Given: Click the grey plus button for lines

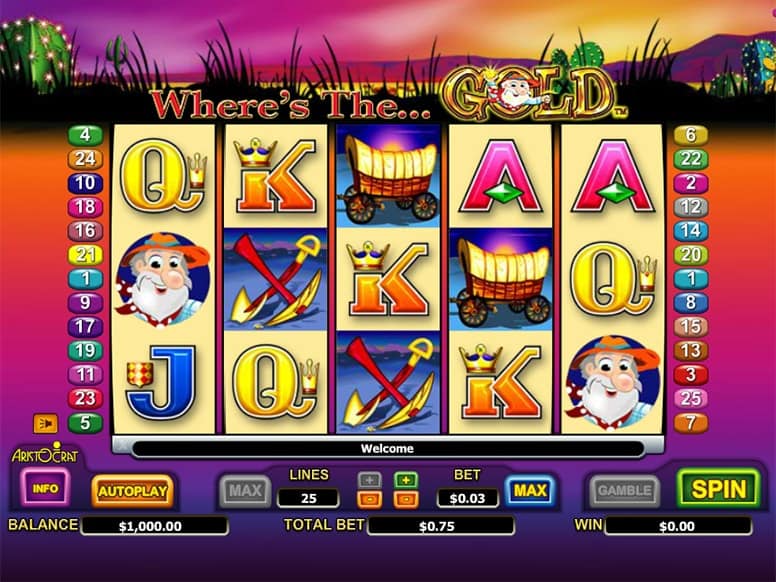Looking at the screenshot, I should tap(369, 479).
